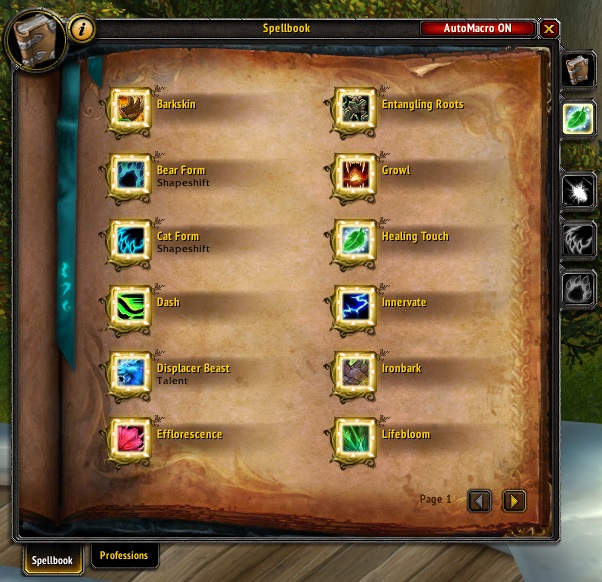The width and height of the screenshot is (602, 582).
Task: Choose the Lifebloom spell icon
Action: pyautogui.click(x=355, y=441)
